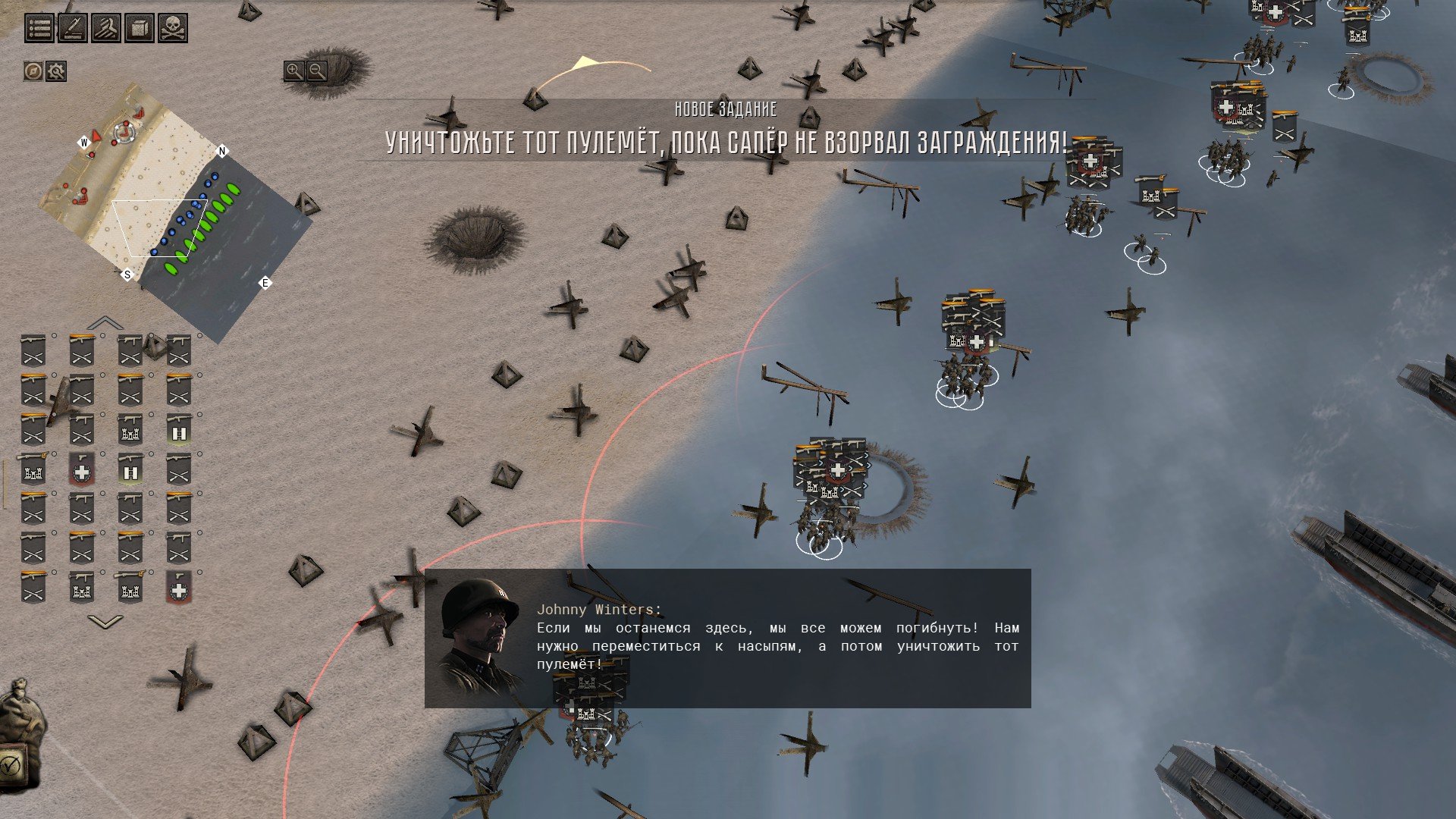Toggle the compass button above the minimap
Screen dimensions: 1456x819
click(x=33, y=71)
